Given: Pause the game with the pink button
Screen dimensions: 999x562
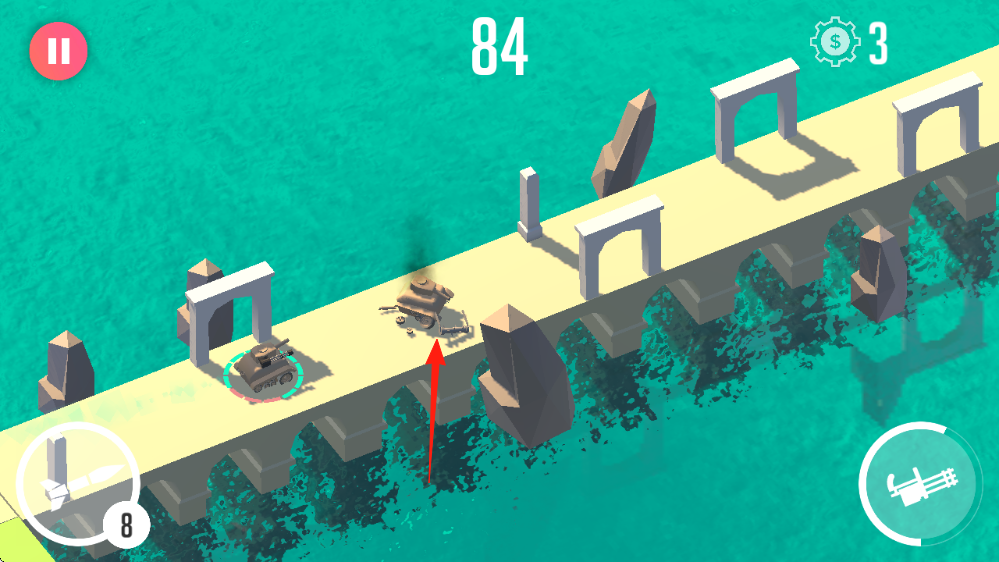Looking at the screenshot, I should (59, 51).
